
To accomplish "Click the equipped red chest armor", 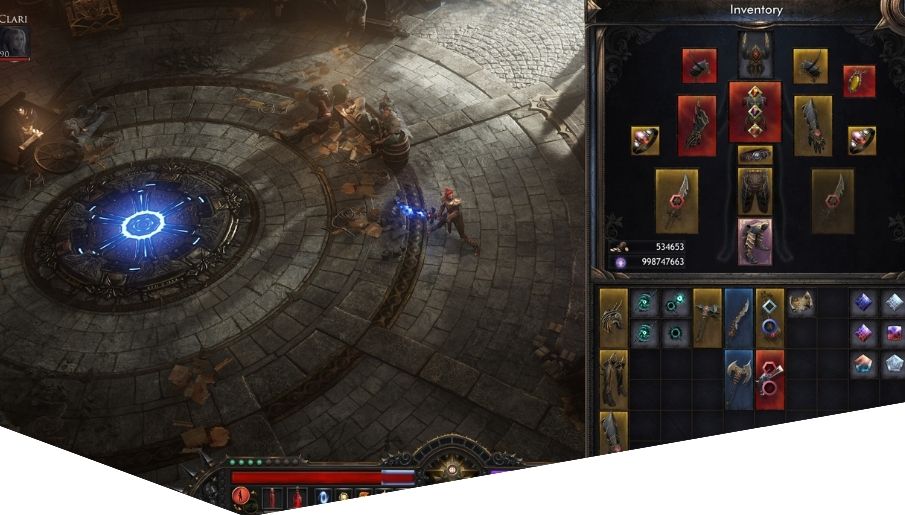I will pyautogui.click(x=755, y=112).
